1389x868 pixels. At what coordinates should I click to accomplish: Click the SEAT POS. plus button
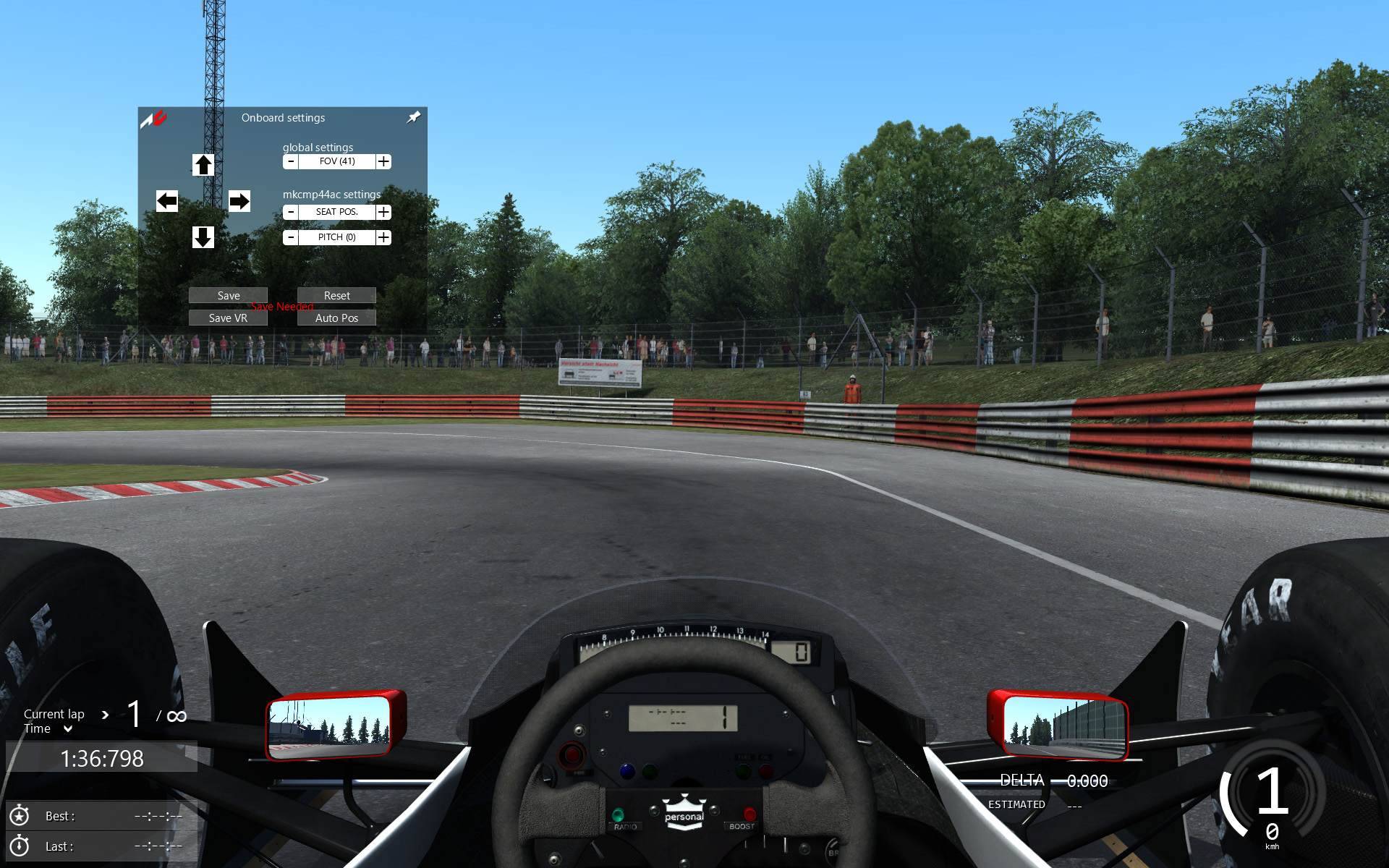[x=383, y=212]
